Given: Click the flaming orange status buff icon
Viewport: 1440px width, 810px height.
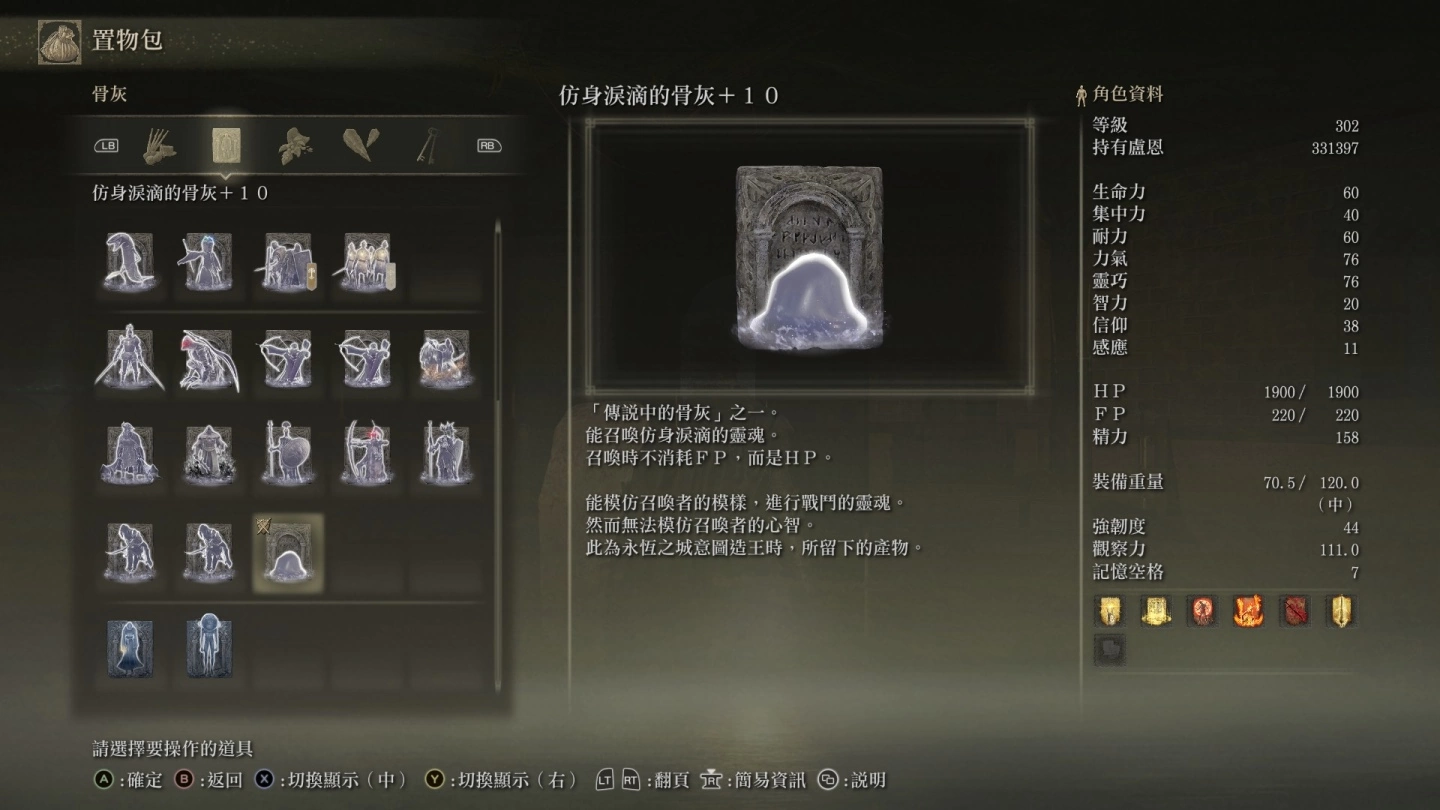Looking at the screenshot, I should click(1248, 611).
